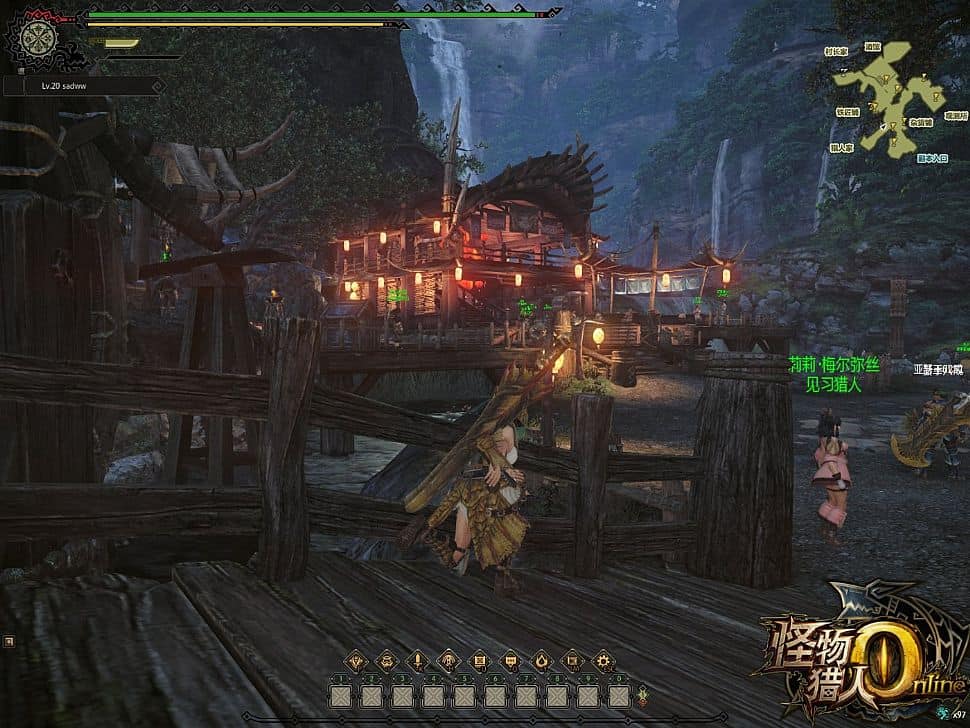Open the hooded figure menu icon
Image resolution: width=970 pixels, height=728 pixels.
pyautogui.click(x=448, y=660)
